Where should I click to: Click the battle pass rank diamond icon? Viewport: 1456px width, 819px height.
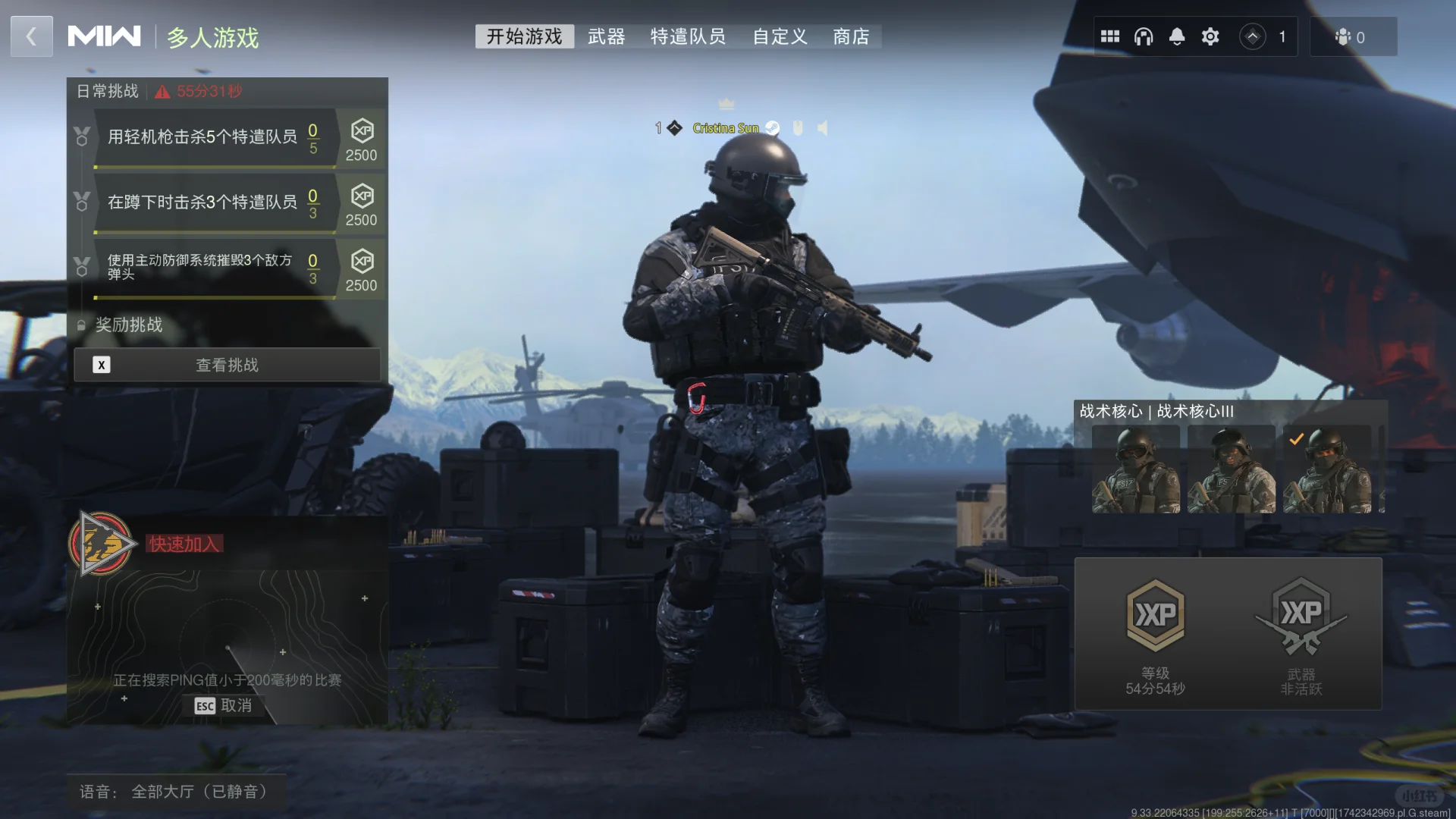click(1252, 36)
